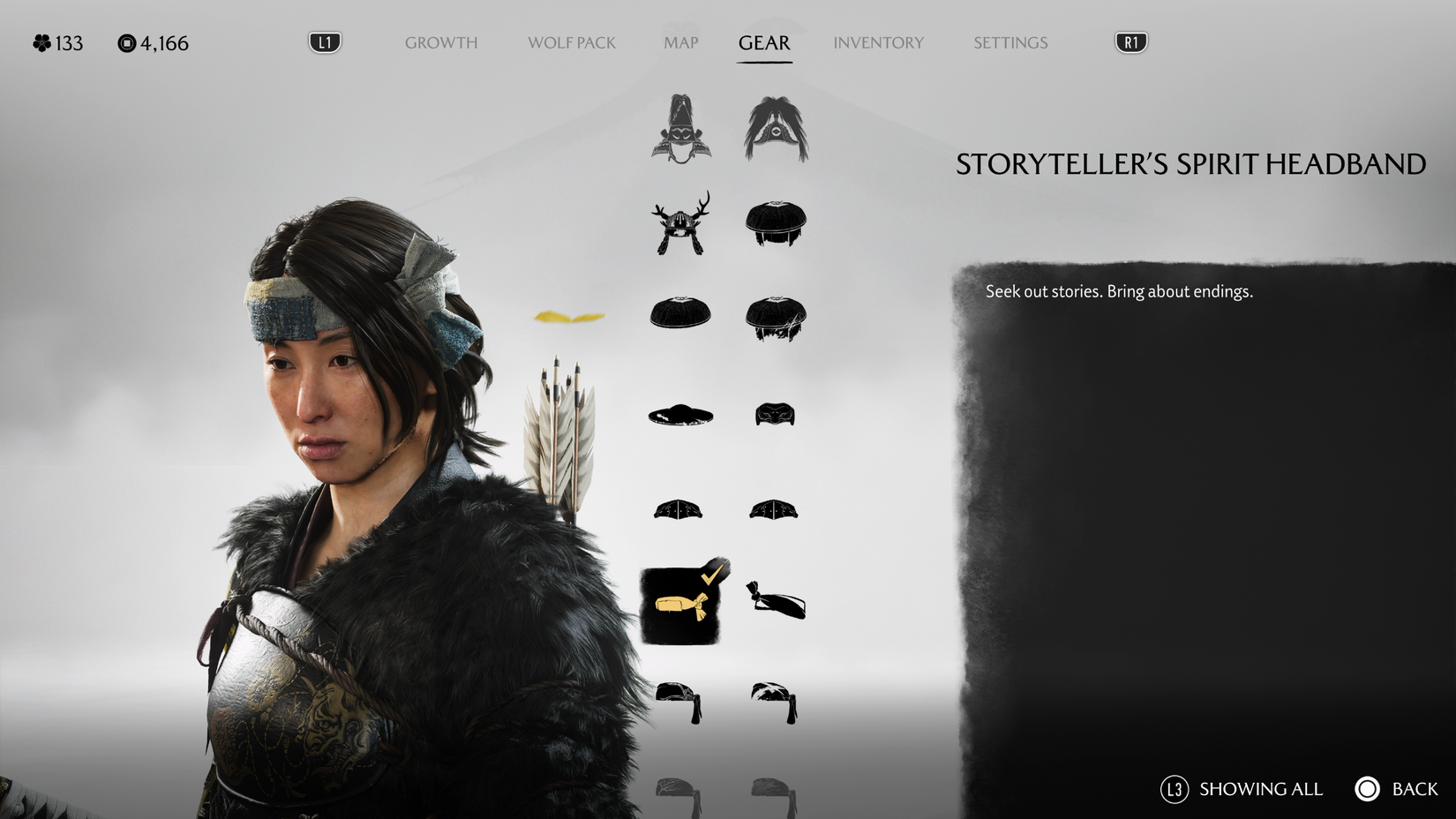Click the L1 shoulder button prompt
Image resolution: width=1456 pixels, height=819 pixels.
point(323,41)
